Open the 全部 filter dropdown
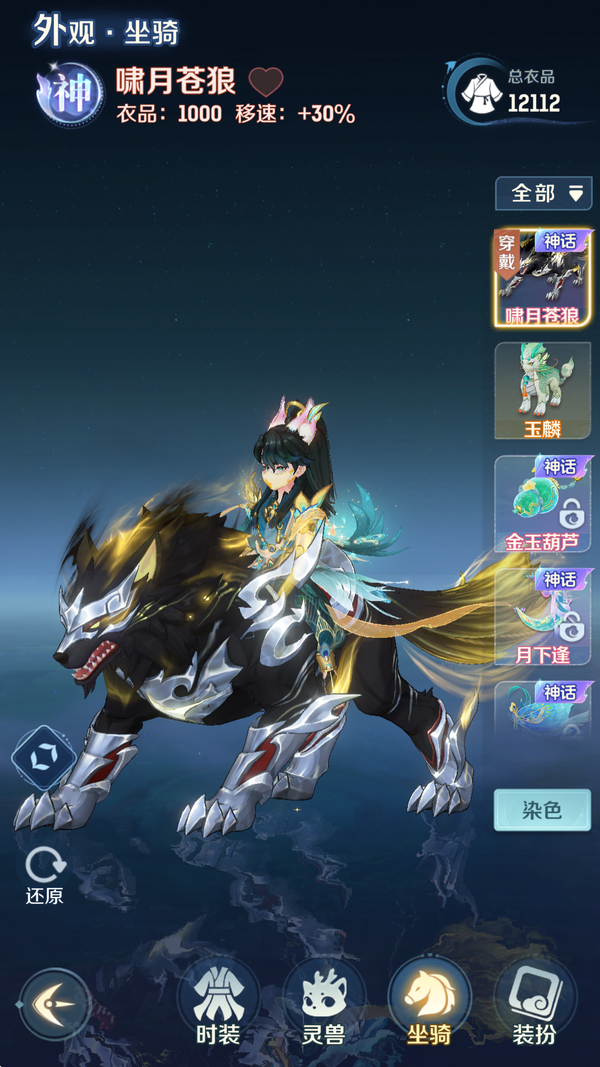Screen dimensions: 600x1067 (543, 193)
